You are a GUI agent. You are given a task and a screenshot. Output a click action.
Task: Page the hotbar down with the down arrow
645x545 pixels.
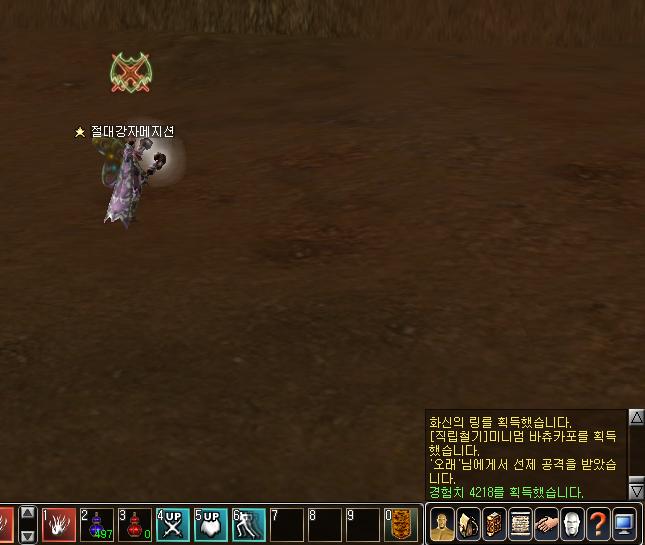tap(28, 536)
